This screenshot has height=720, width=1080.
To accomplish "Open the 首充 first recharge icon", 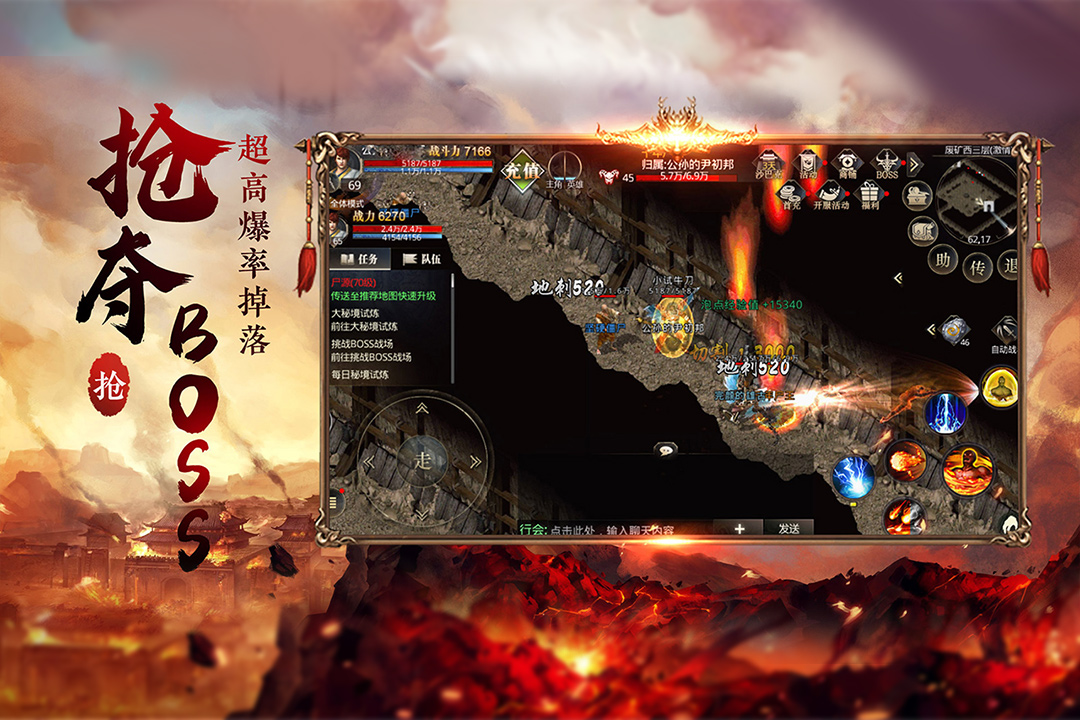I will (x=792, y=195).
